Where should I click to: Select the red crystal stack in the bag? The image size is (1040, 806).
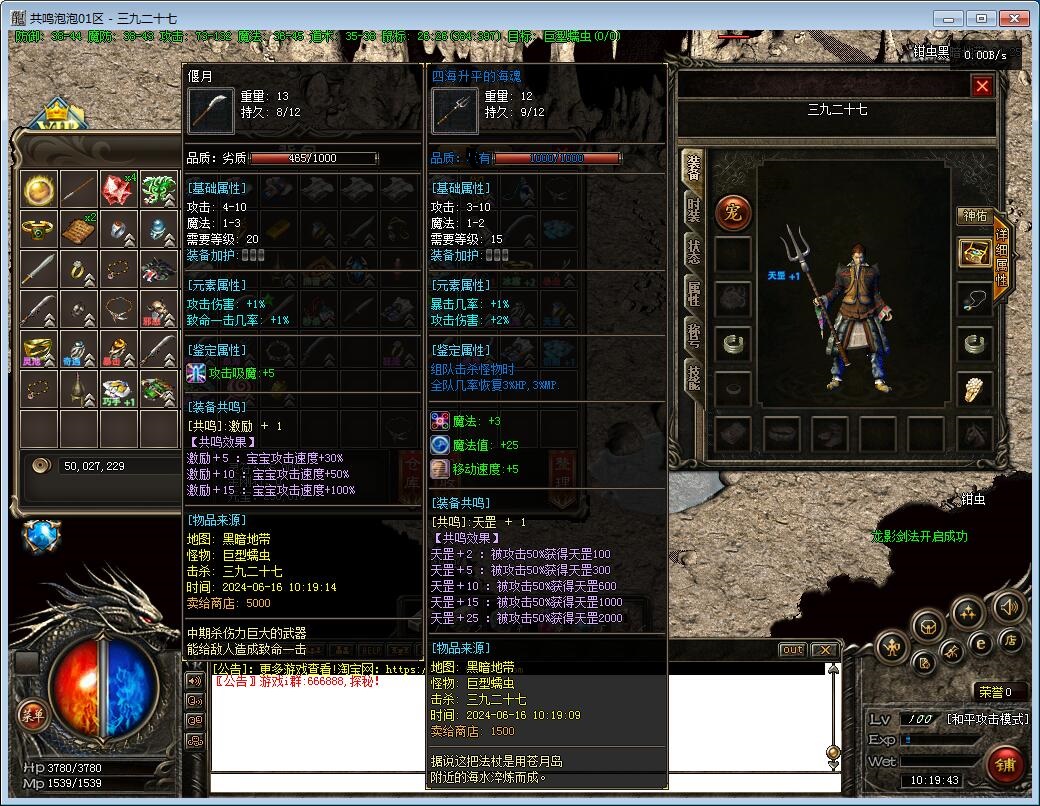click(x=118, y=188)
